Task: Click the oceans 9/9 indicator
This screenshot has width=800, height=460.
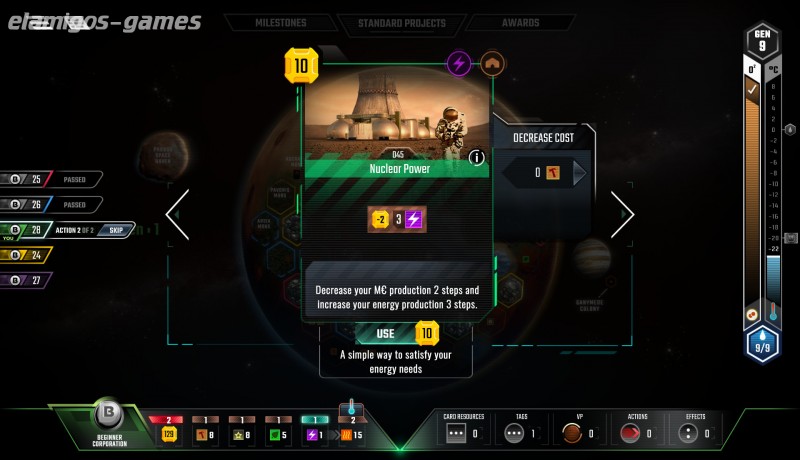Action: point(762,345)
